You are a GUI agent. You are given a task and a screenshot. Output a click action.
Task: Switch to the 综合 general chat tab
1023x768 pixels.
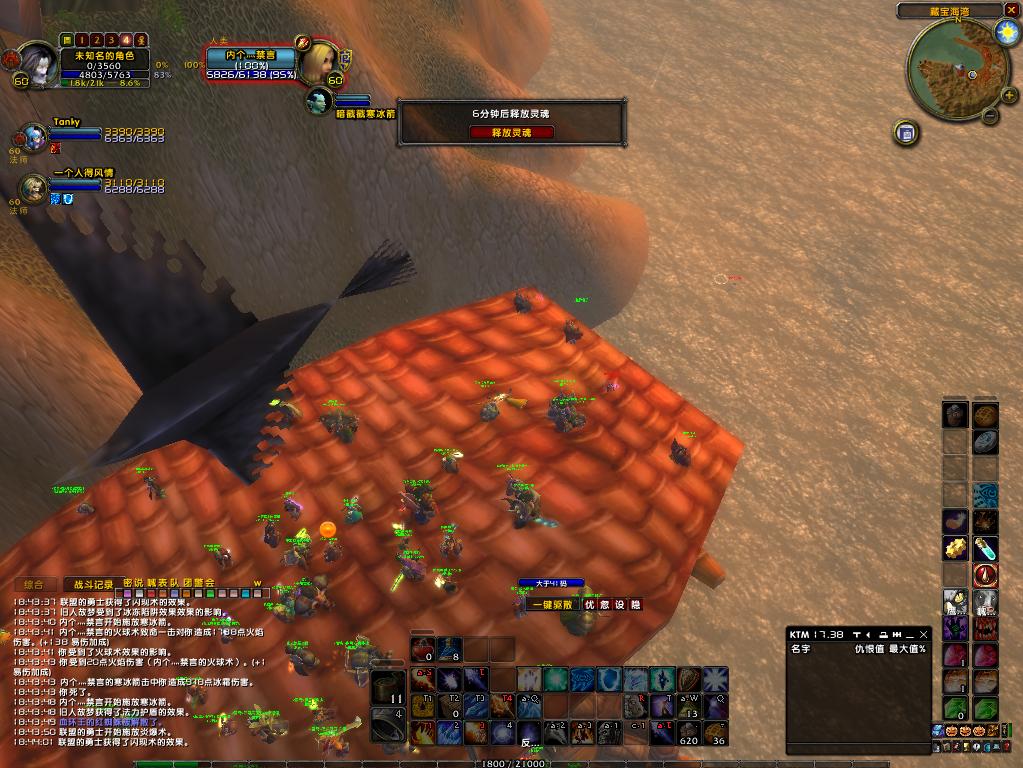[34, 583]
